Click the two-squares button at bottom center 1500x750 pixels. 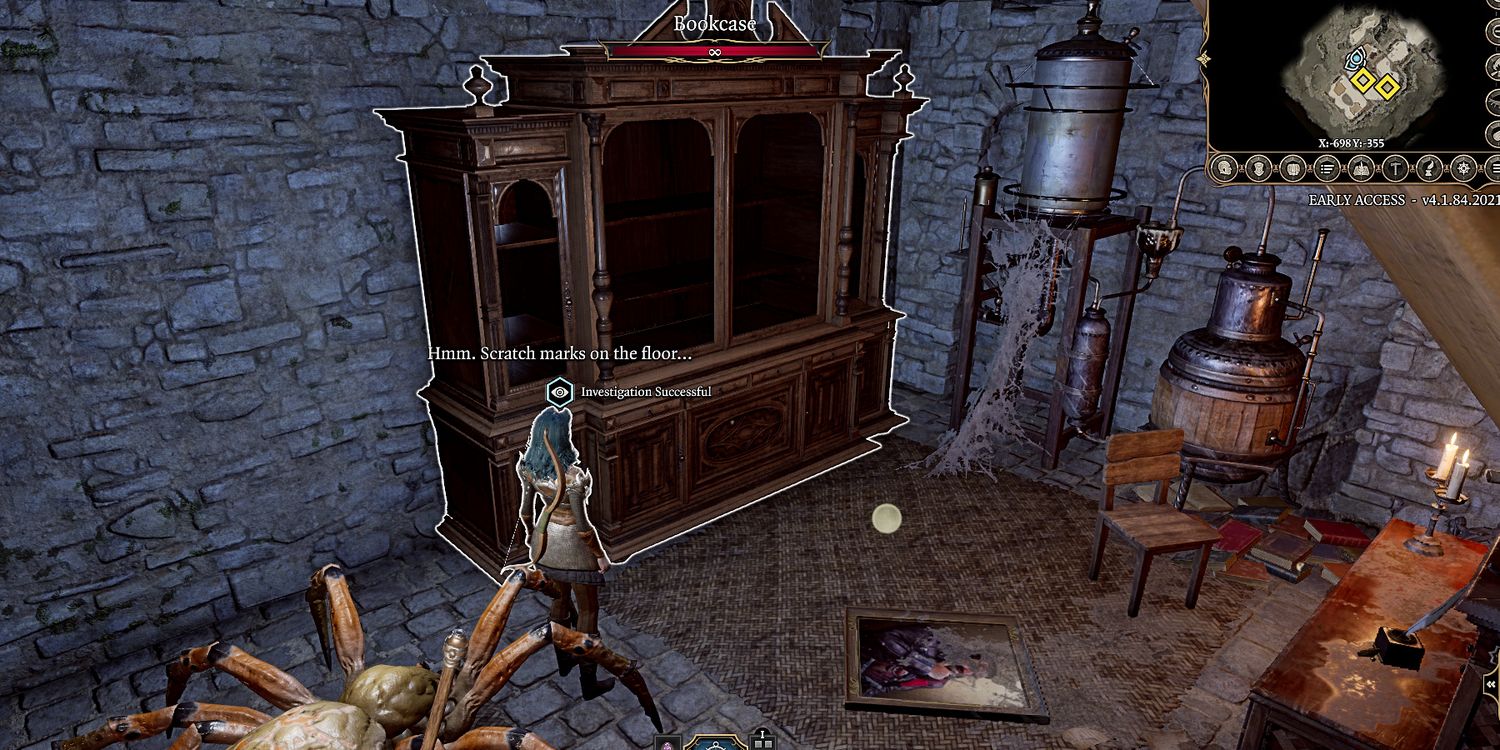coord(763,742)
